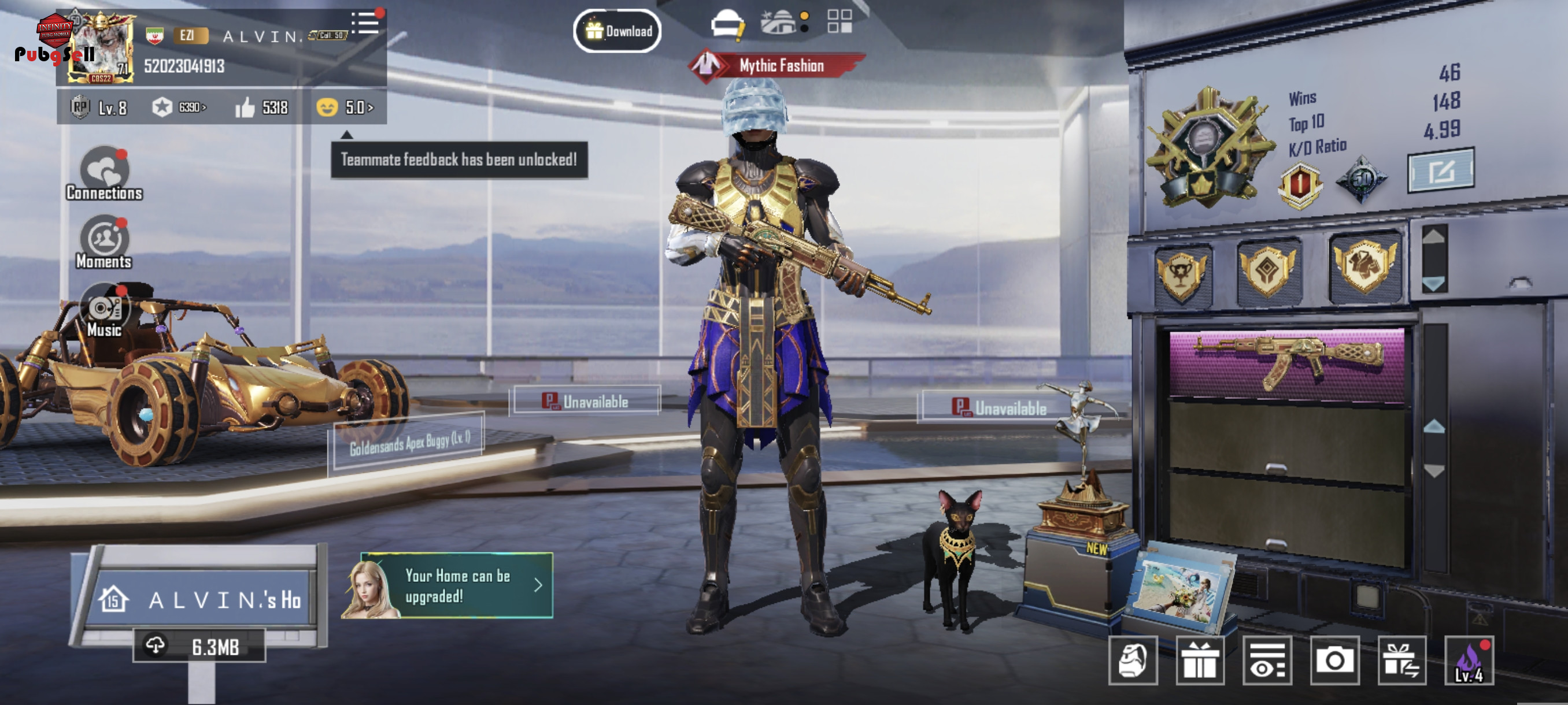Open the purple flame Lv. 4 icon
Screen dimensions: 1568x705
[x=1469, y=660]
